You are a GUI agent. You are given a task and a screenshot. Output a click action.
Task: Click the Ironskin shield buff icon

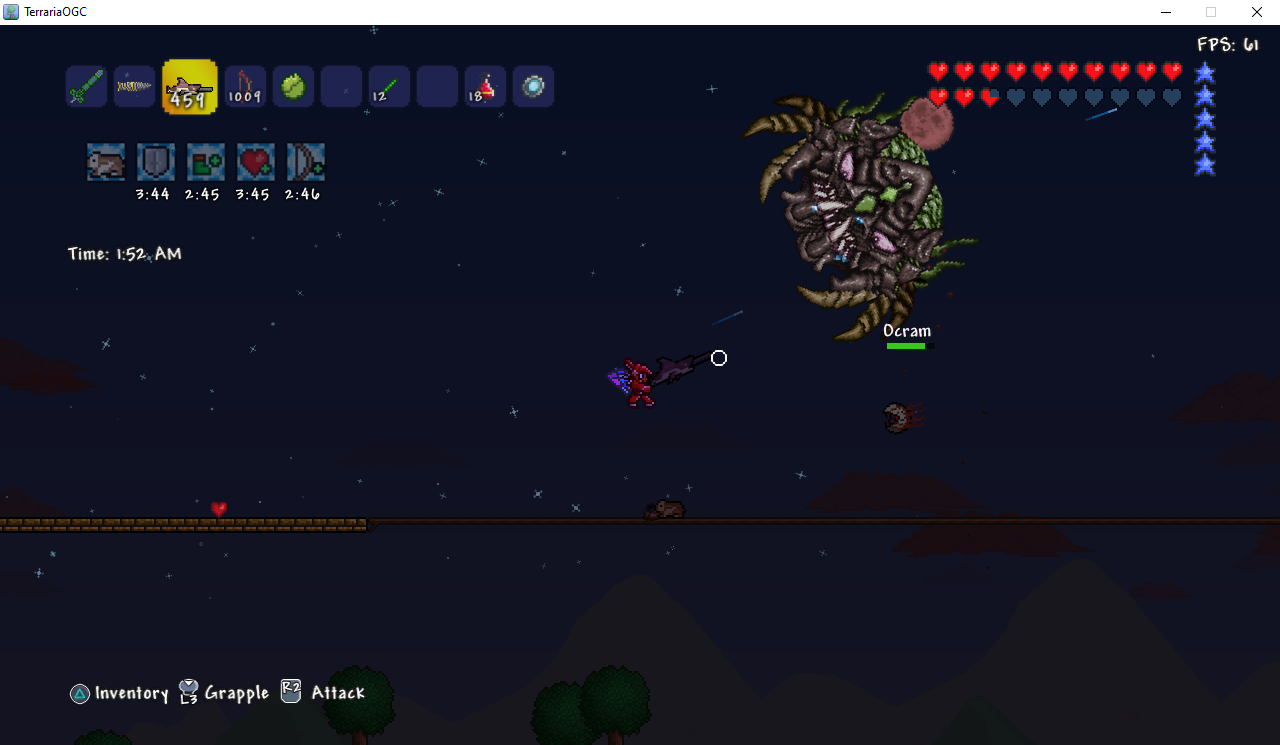156,162
